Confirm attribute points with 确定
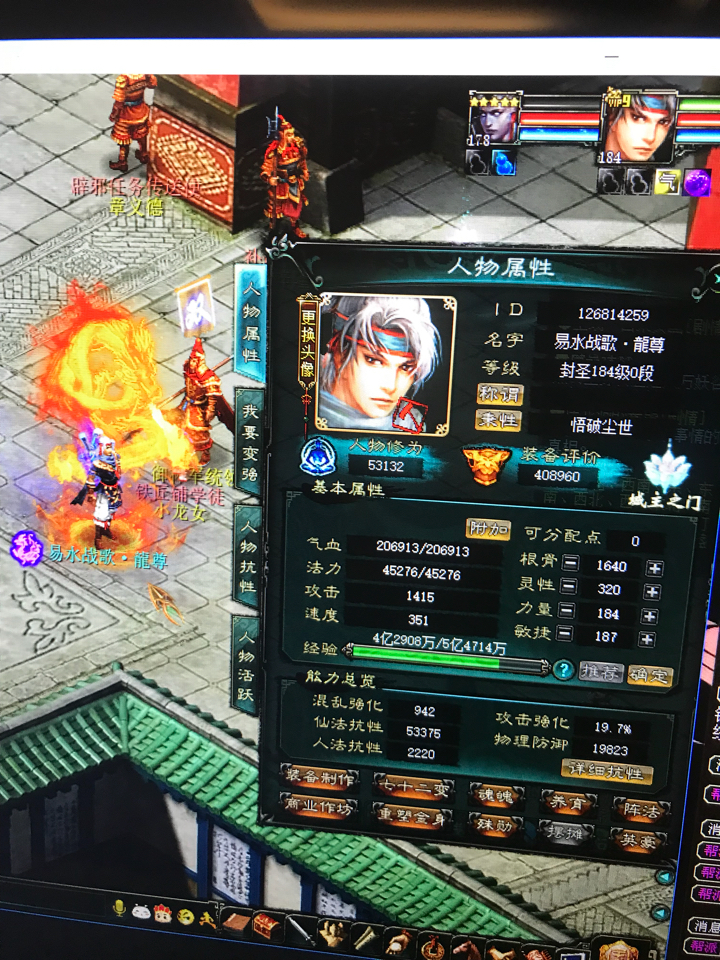 650,675
